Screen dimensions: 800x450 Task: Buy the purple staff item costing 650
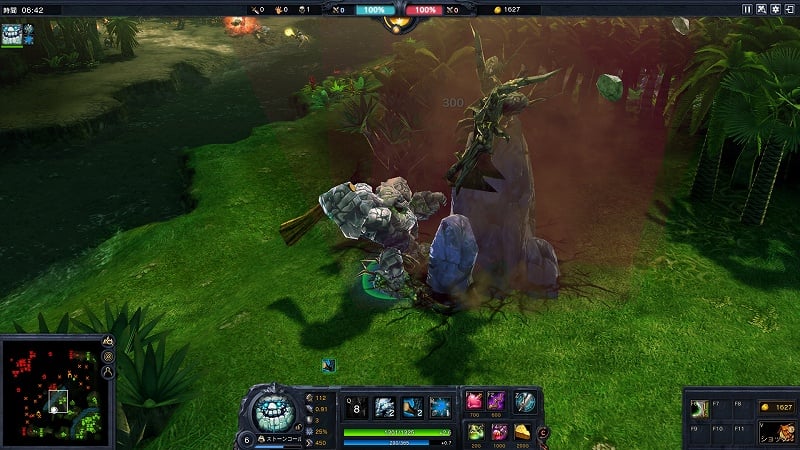pos(497,402)
